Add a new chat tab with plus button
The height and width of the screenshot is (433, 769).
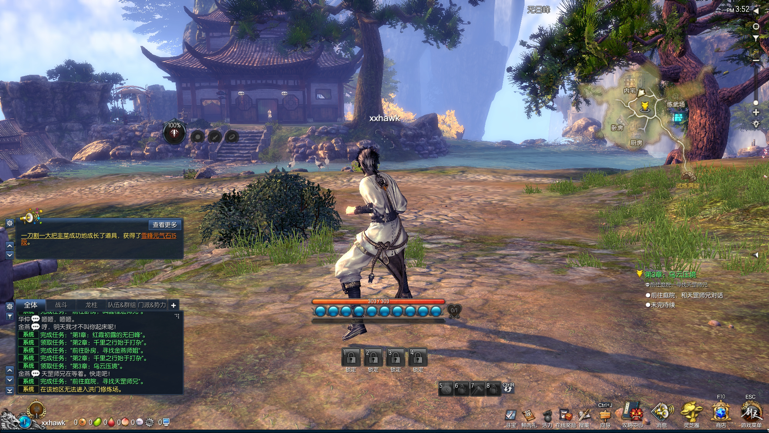point(173,305)
